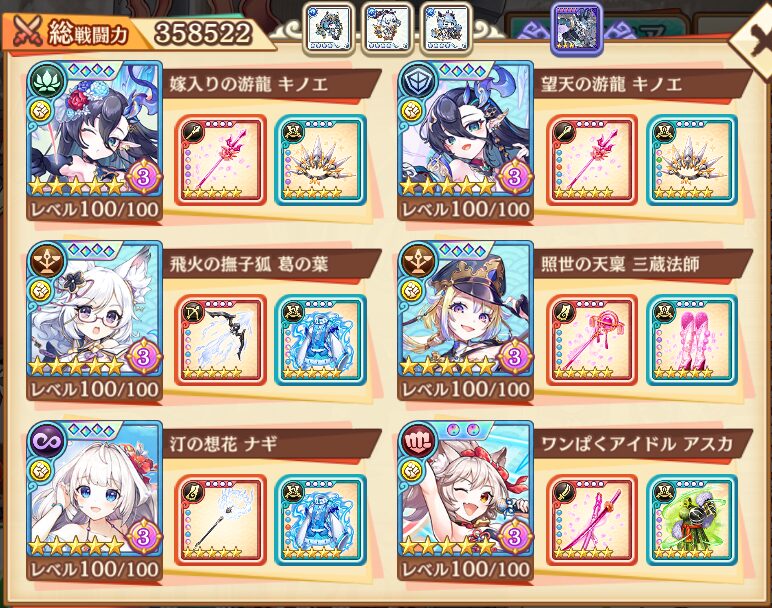Select 葛の葉's black bow weapon slot
The width and height of the screenshot is (772, 608).
point(220,340)
